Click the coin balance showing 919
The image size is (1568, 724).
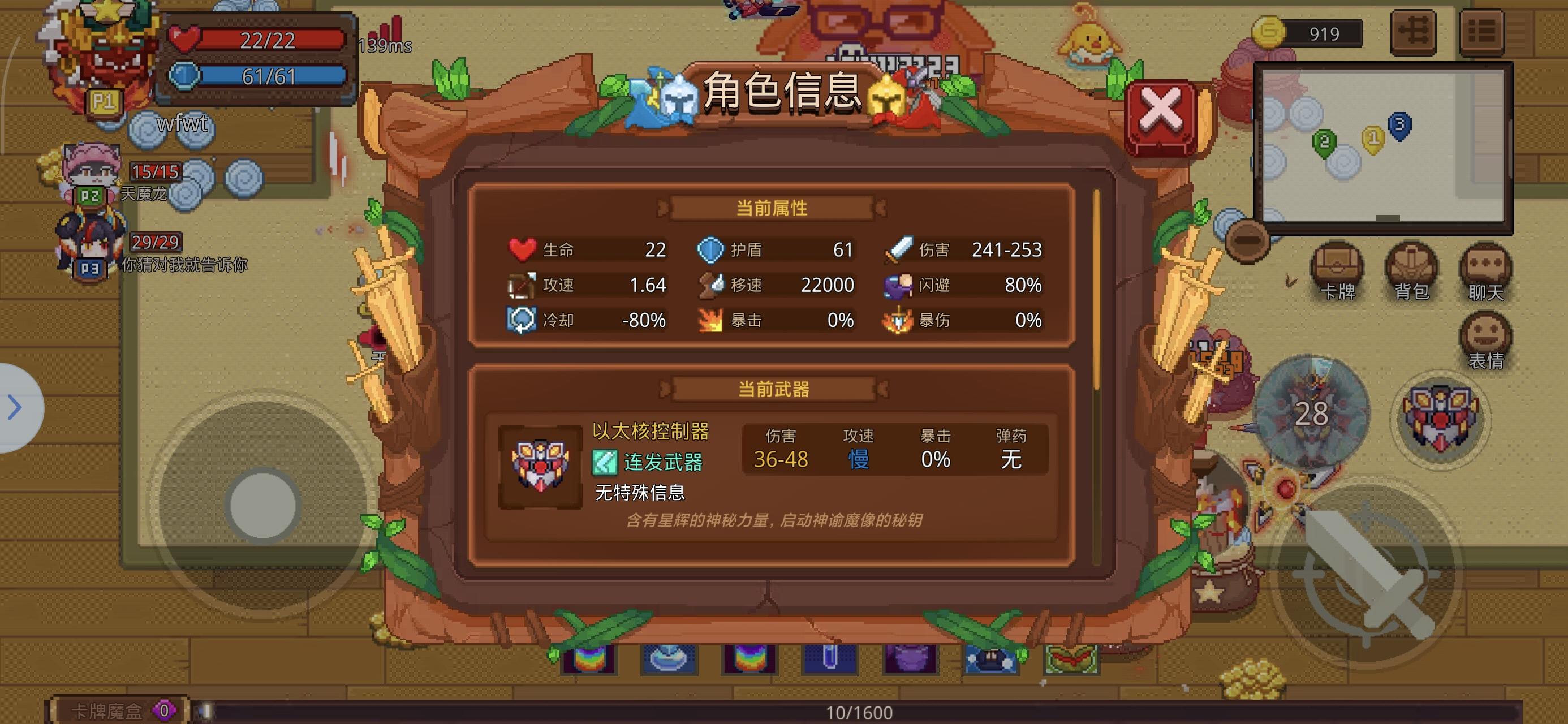coord(1309,33)
